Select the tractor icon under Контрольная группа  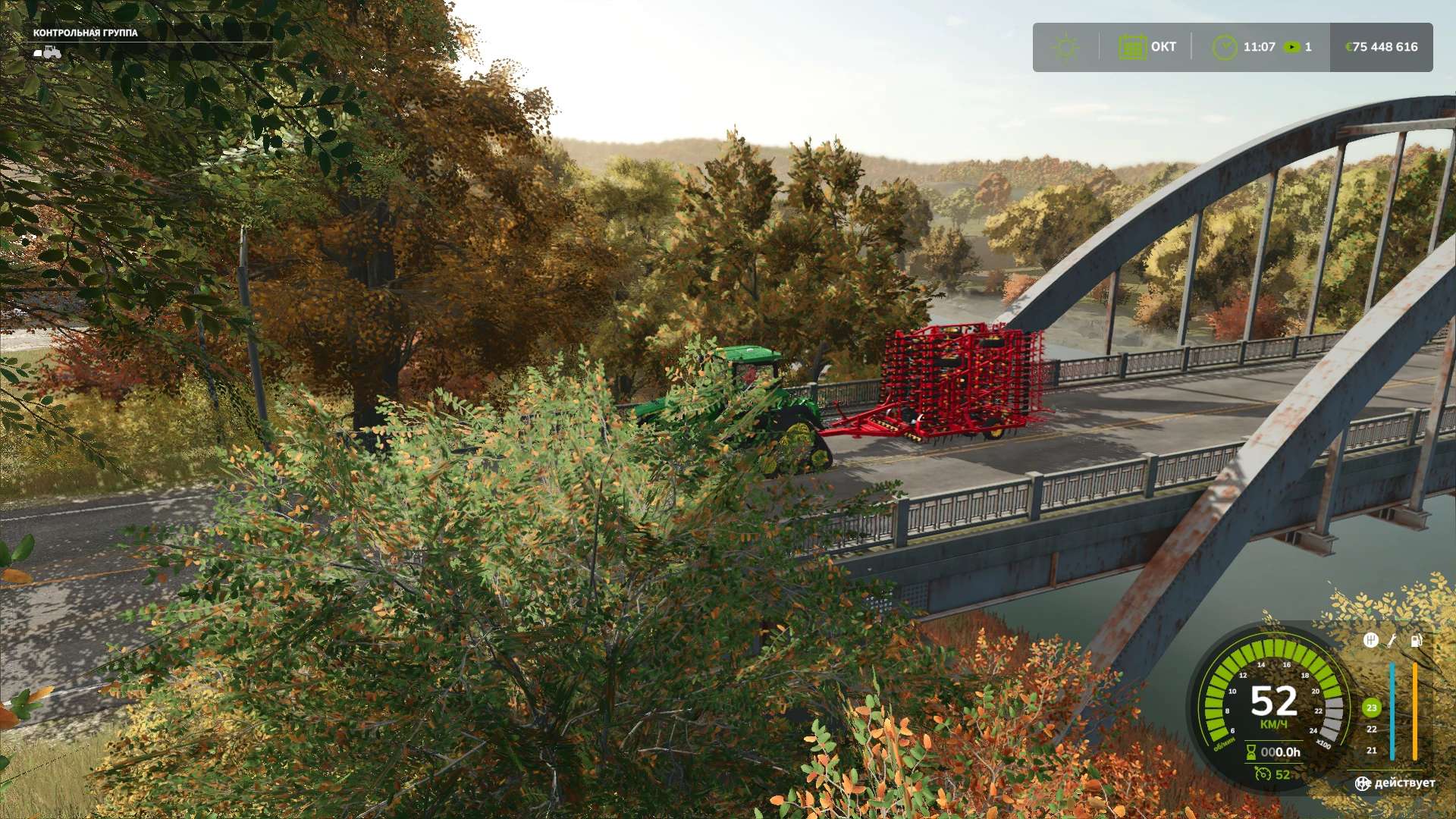[48, 52]
